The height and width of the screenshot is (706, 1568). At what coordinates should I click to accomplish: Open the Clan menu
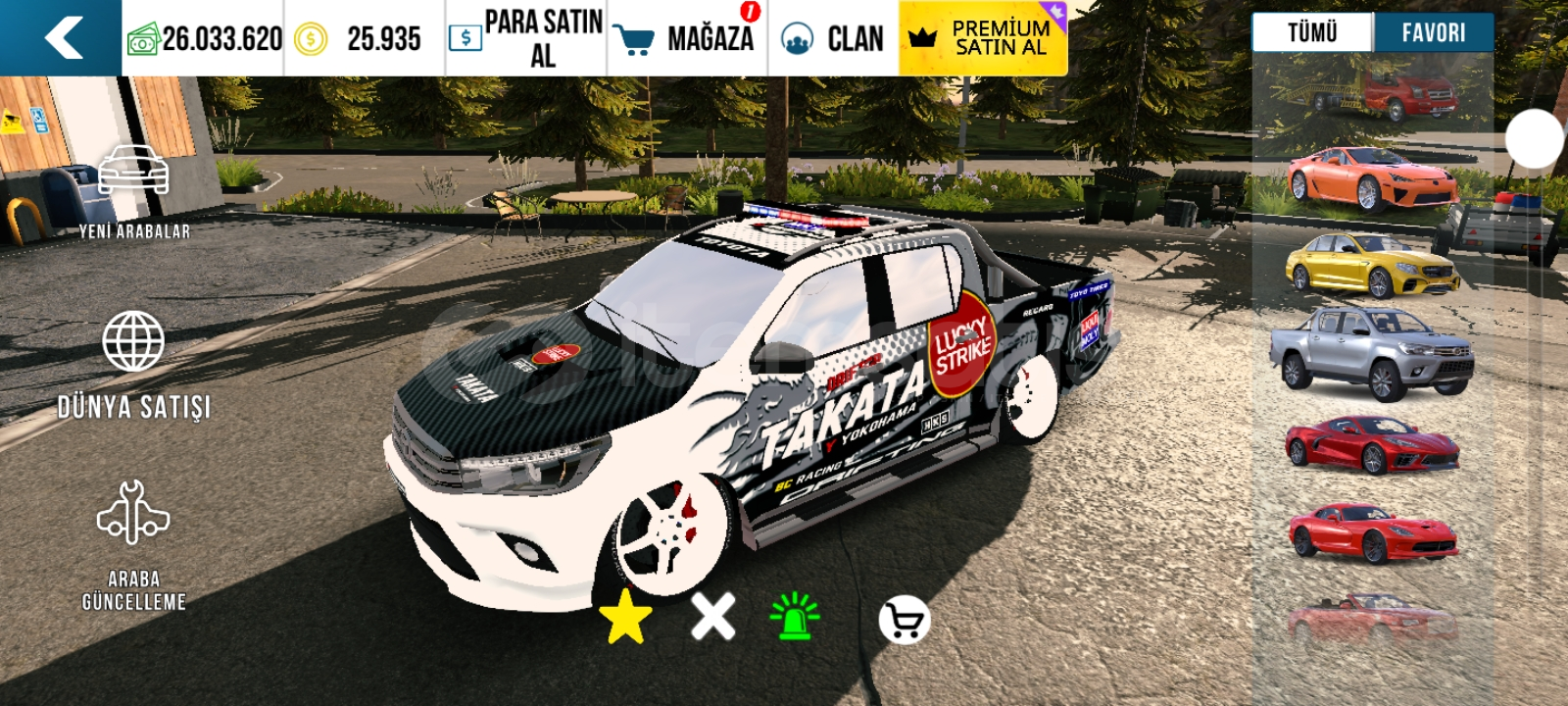point(833,38)
